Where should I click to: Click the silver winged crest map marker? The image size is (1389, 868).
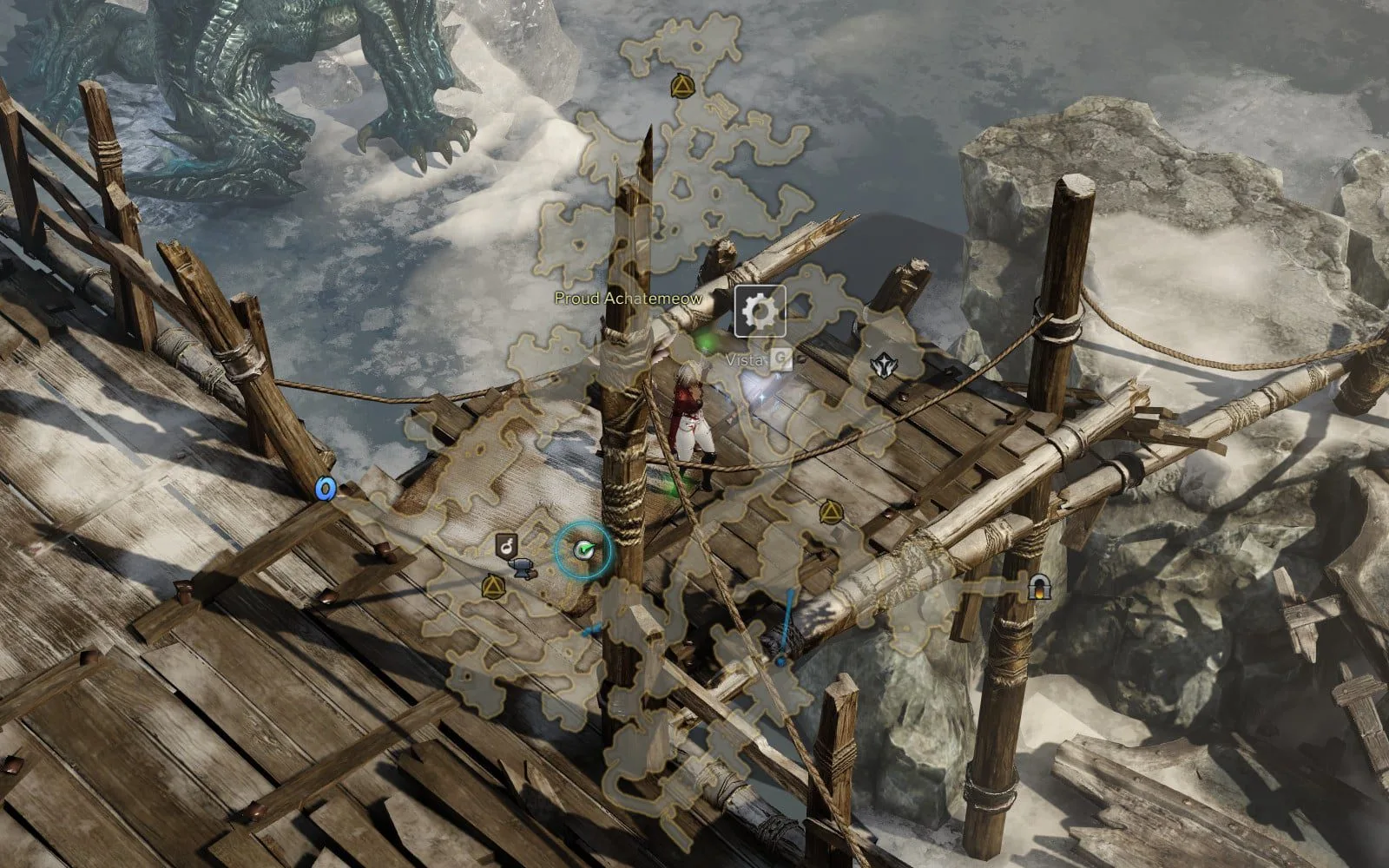pyautogui.click(x=883, y=365)
